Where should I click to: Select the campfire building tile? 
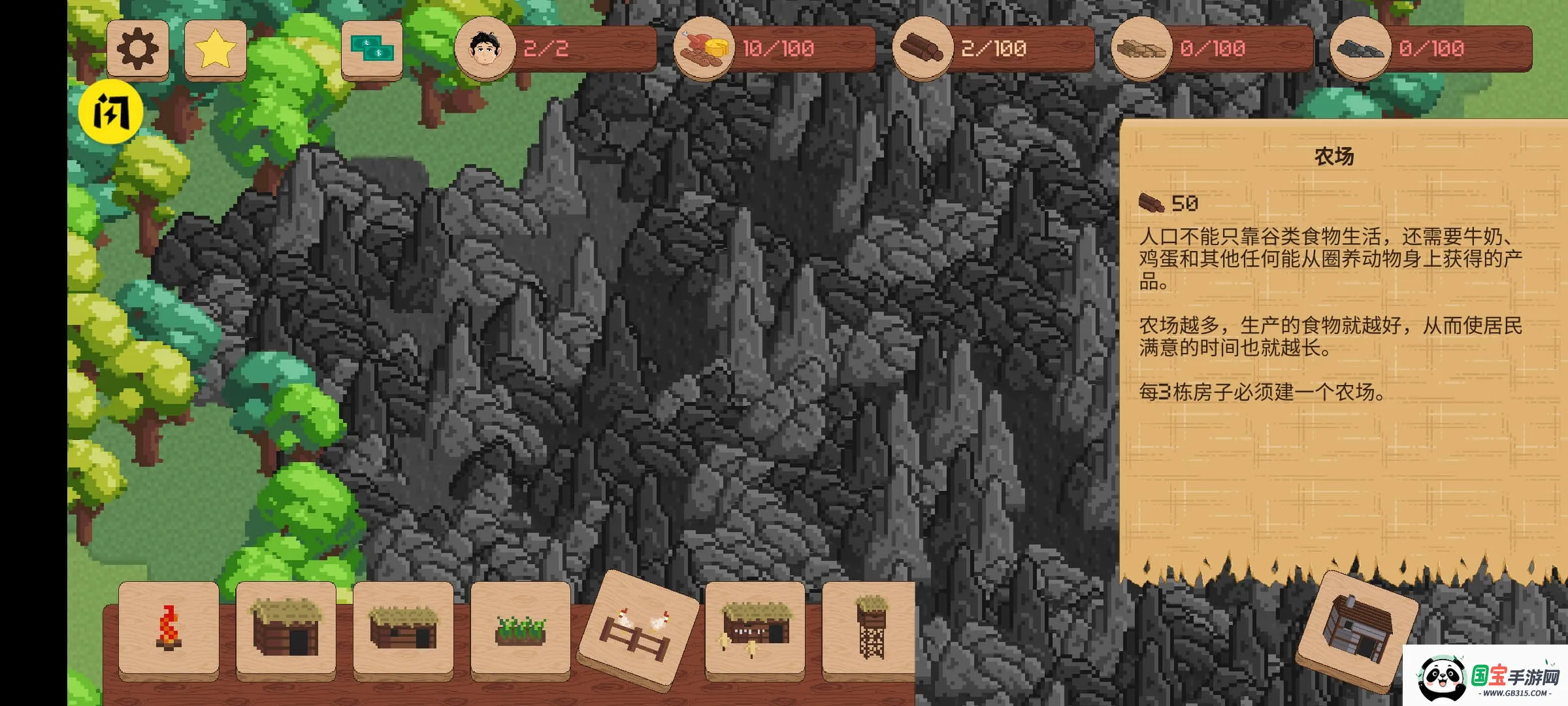(x=169, y=629)
